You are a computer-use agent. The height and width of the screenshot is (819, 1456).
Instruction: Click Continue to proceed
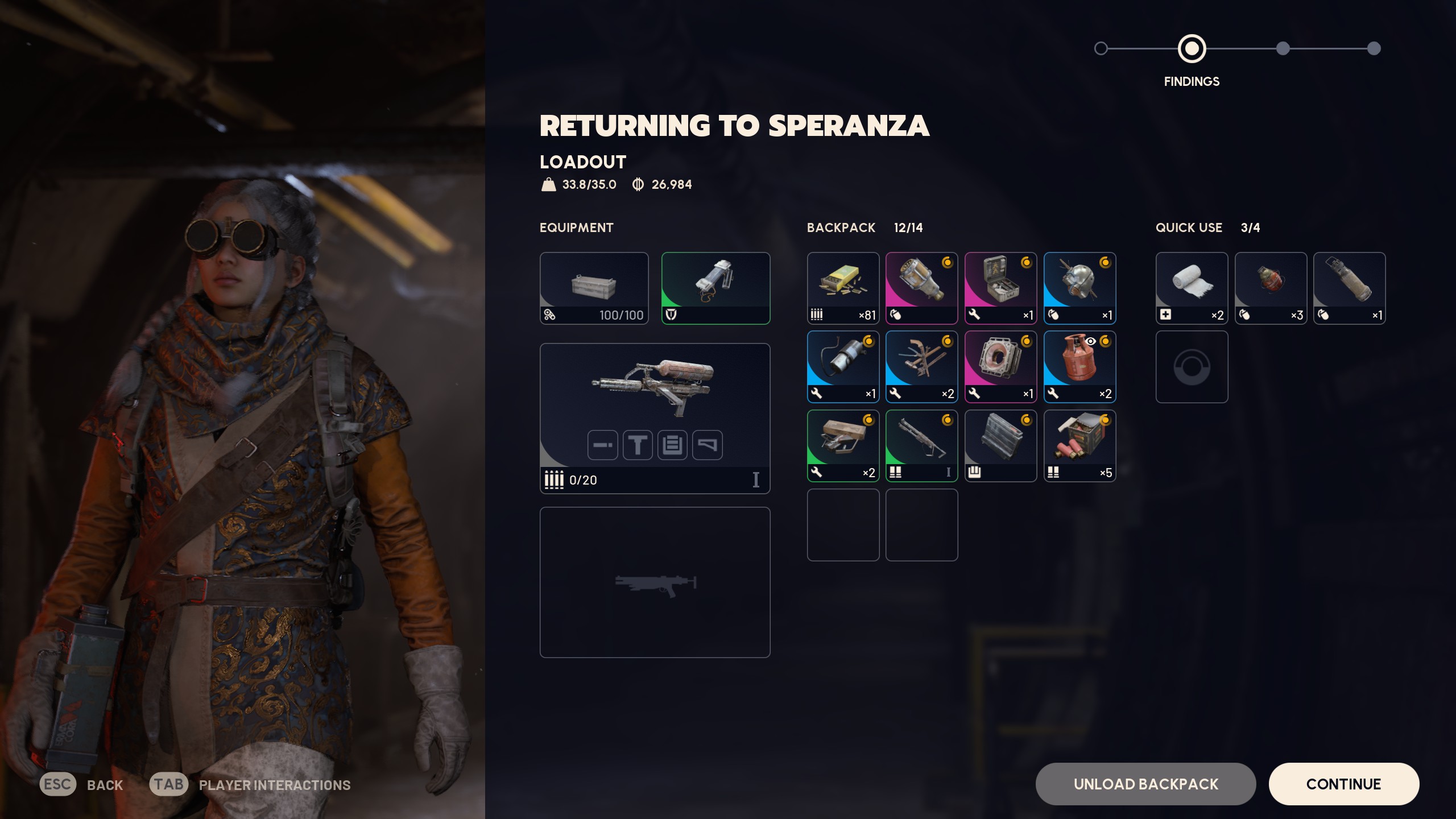click(x=1344, y=784)
